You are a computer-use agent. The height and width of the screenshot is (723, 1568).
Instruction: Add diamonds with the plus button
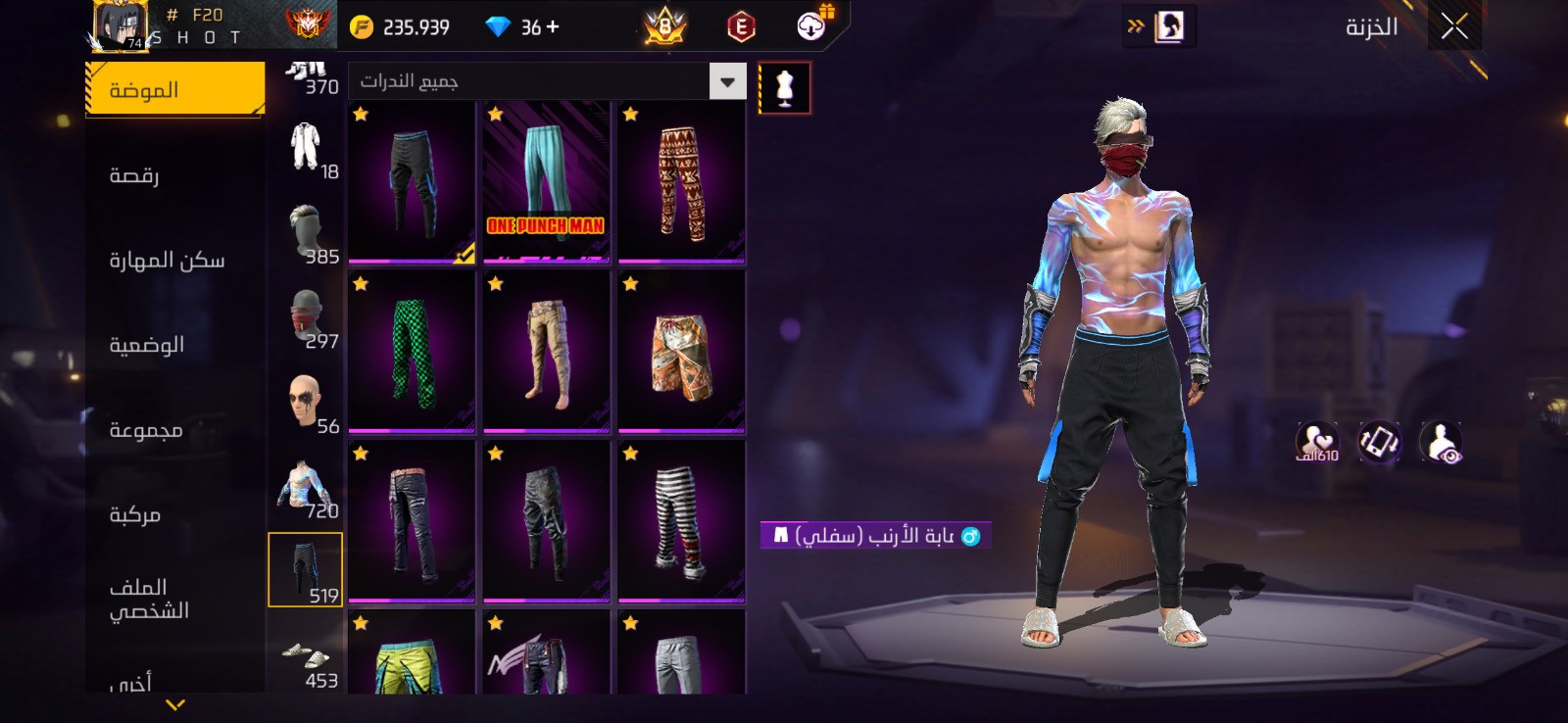pos(554,27)
